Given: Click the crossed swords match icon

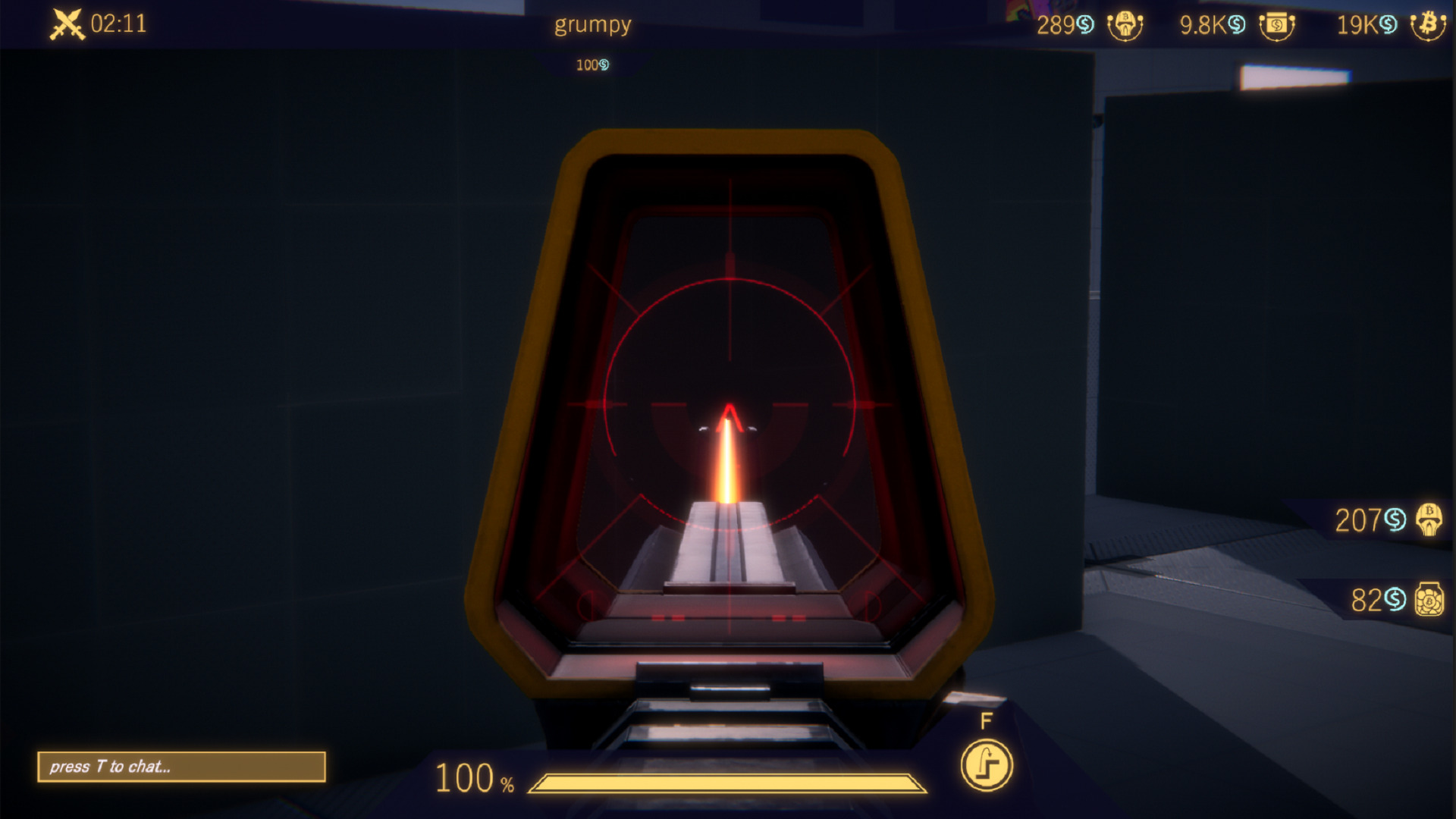Looking at the screenshot, I should tap(67, 24).
